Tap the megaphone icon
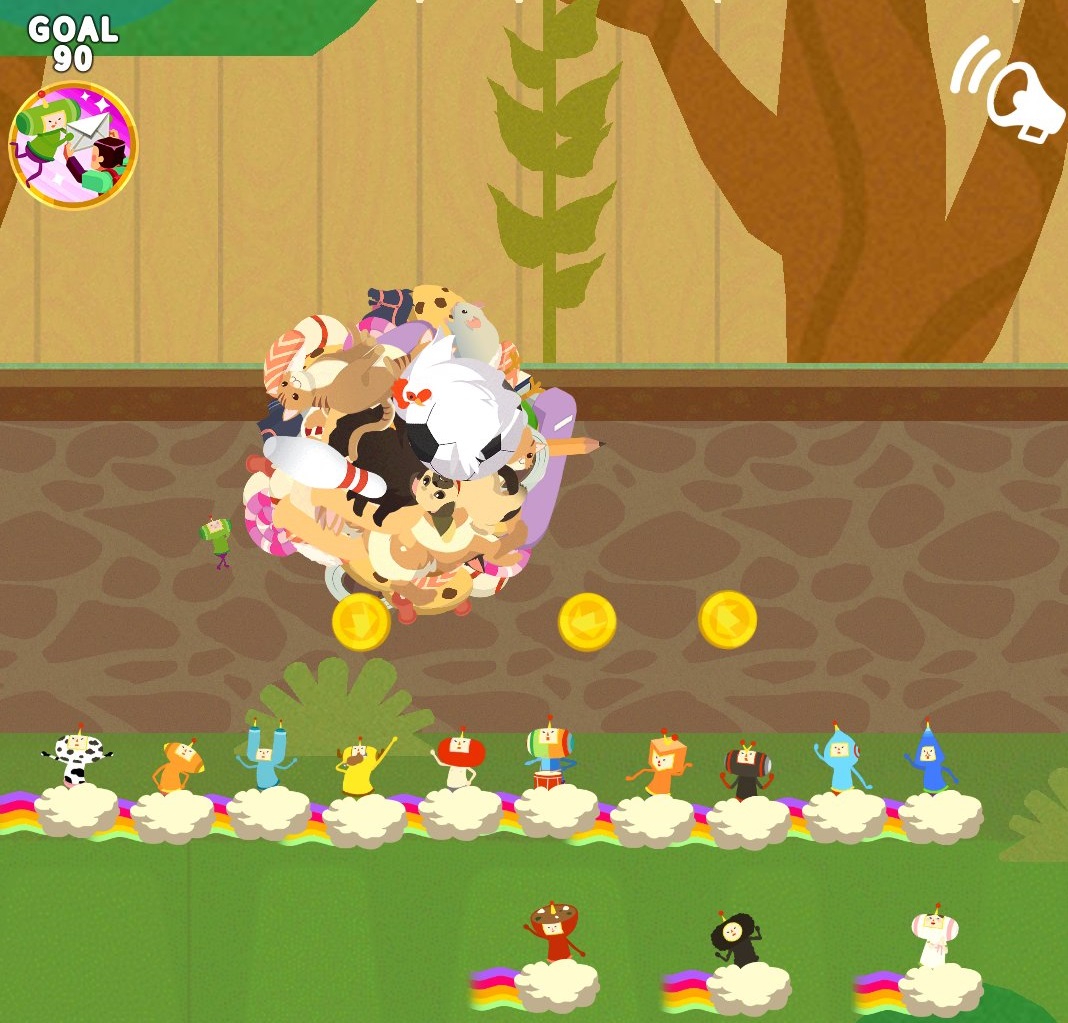 1009,91
